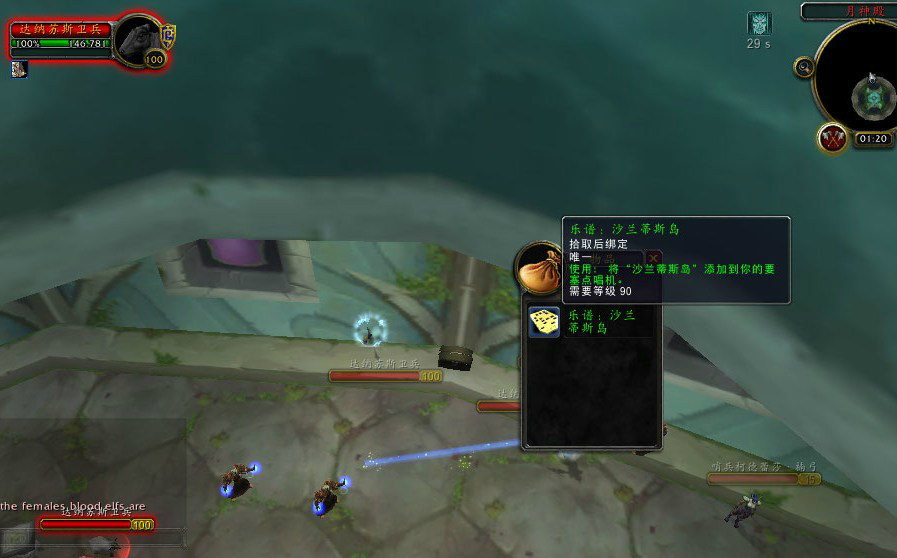Close the loot window with the X

[x=653, y=258]
